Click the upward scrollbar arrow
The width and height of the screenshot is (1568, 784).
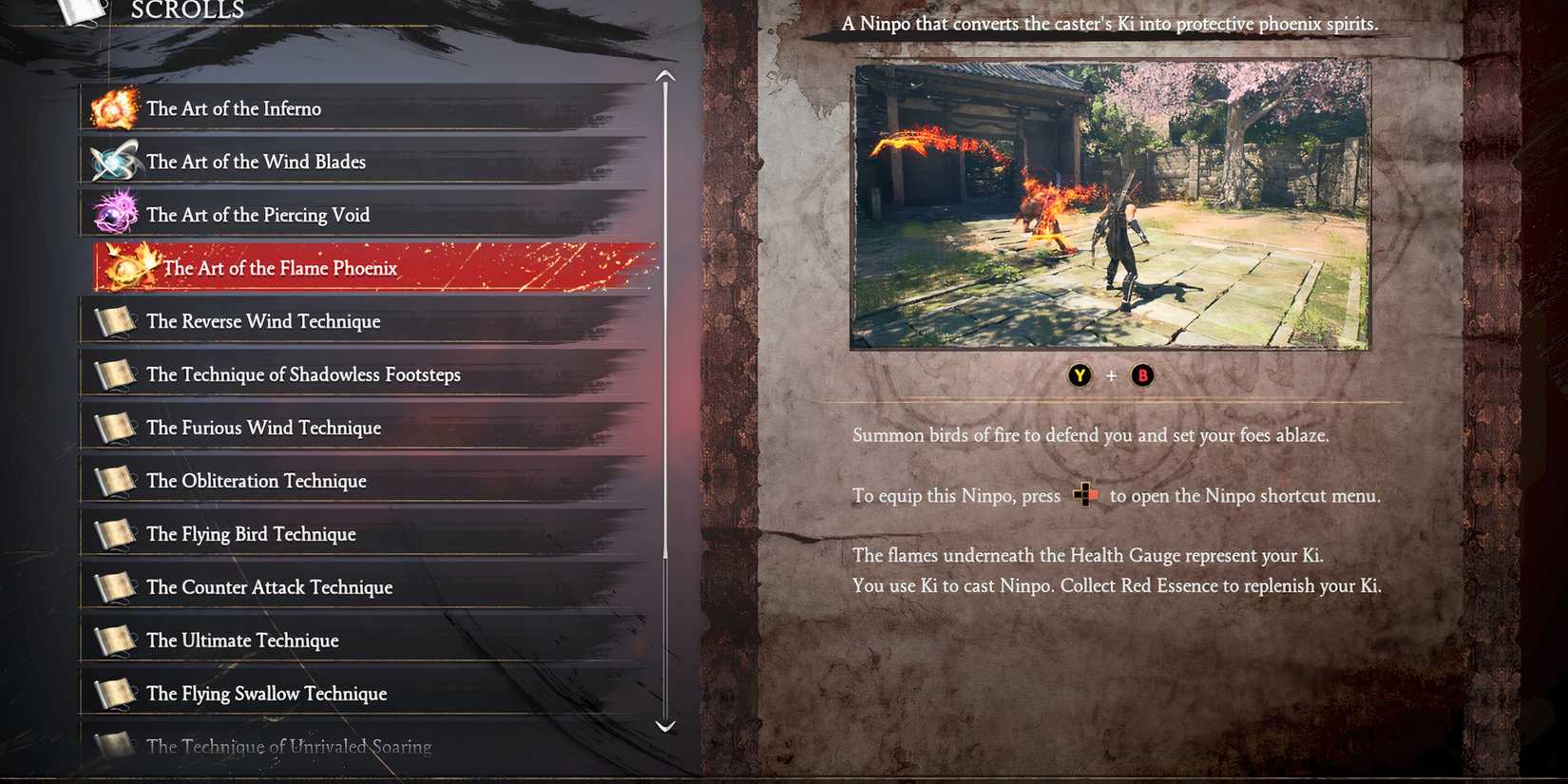[x=663, y=74]
